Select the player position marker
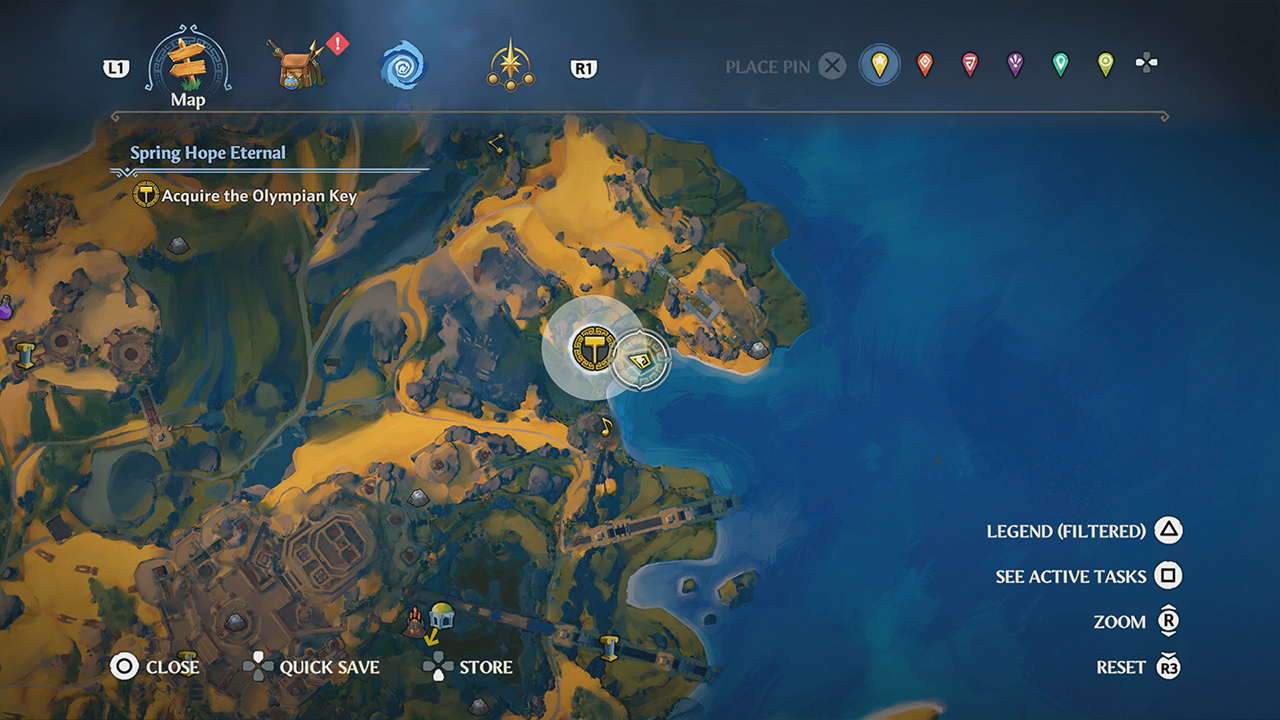The image size is (1280, 720). tap(640, 359)
